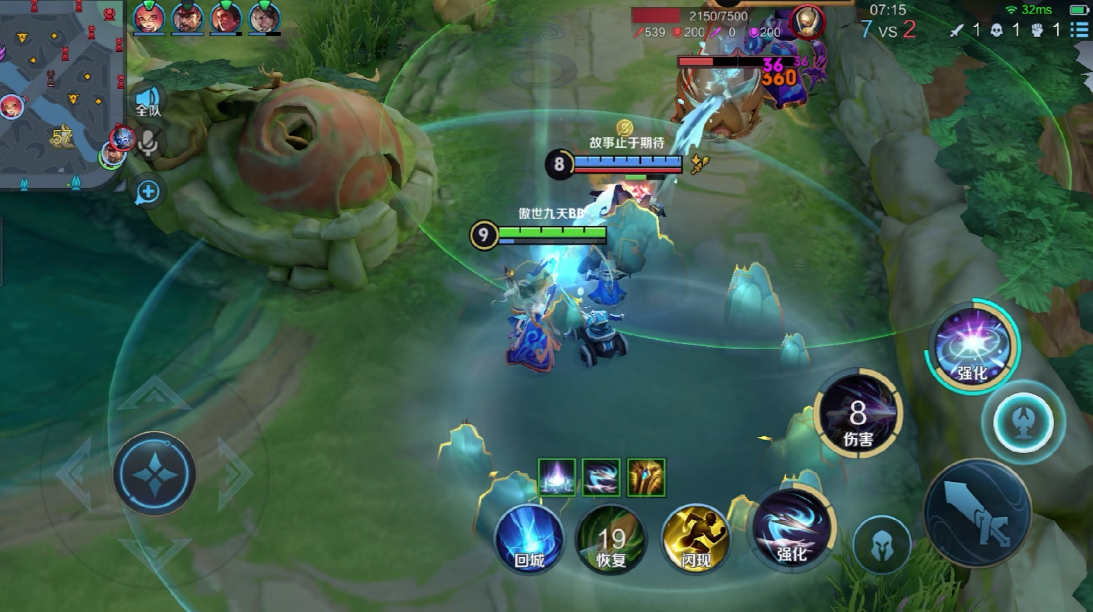Screen dimensions: 1093x612
Task: Cast the 强化 skill beside 闪现
Action: pyautogui.click(x=791, y=528)
